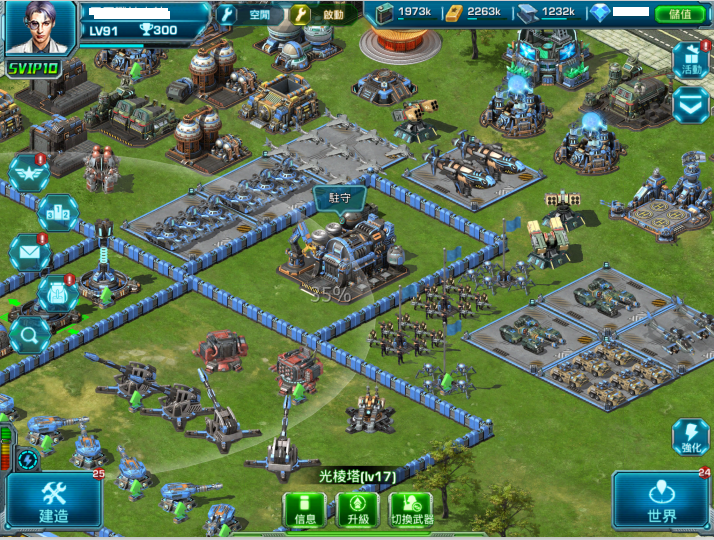Click the 啟動 second builder wrench

301,15
